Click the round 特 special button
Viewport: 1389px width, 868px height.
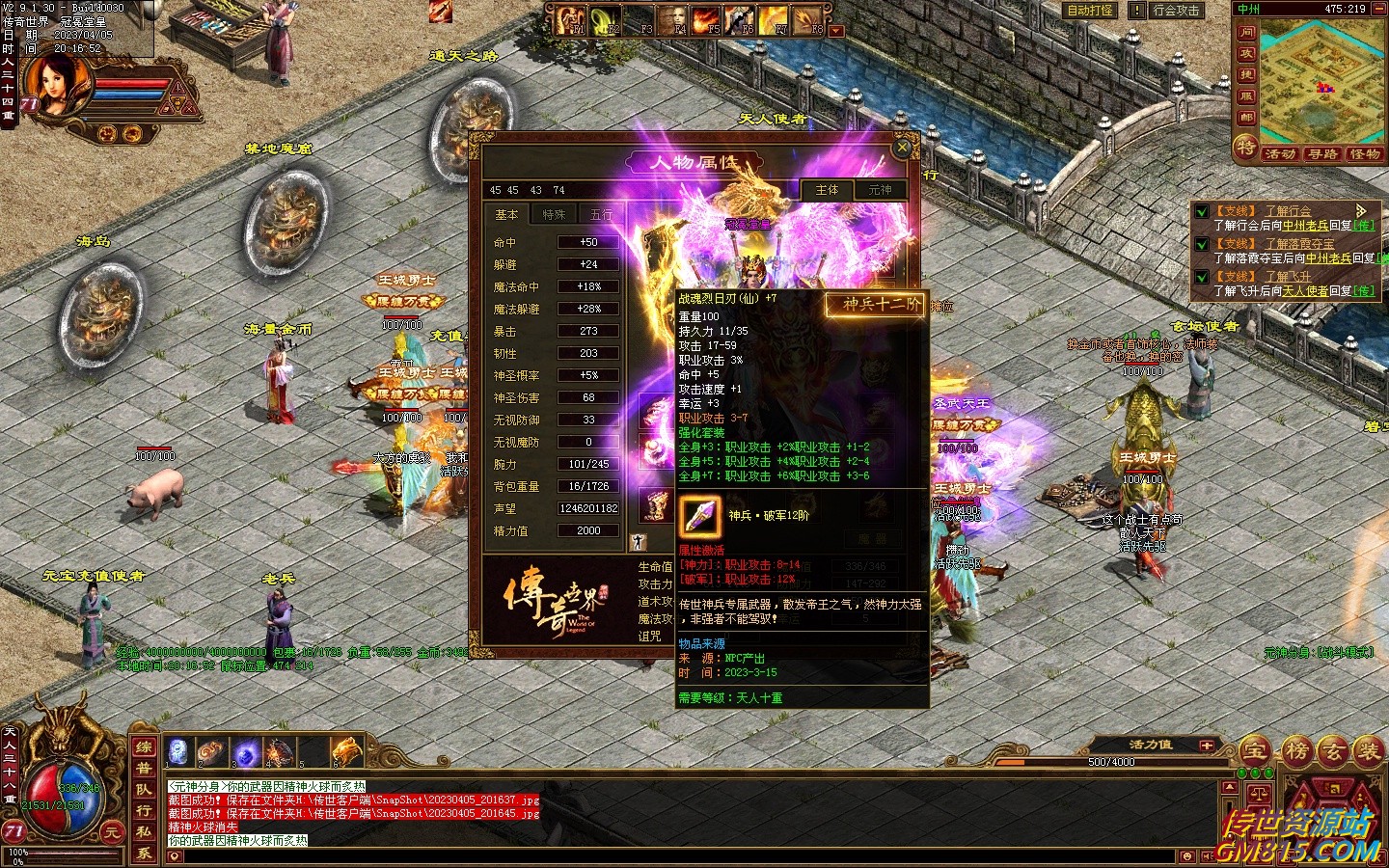pos(1246,148)
